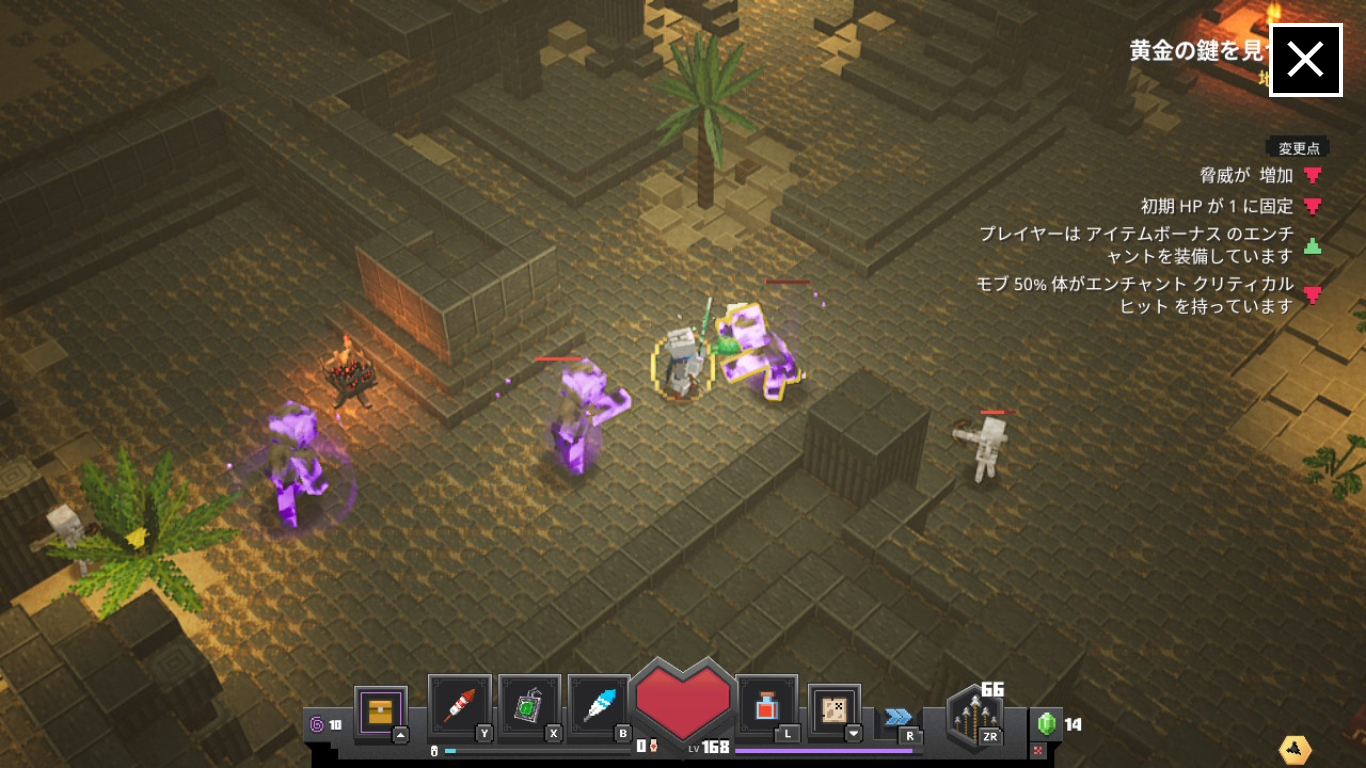
Task: Select the arrow quiver ammo icon
Action: [974, 714]
